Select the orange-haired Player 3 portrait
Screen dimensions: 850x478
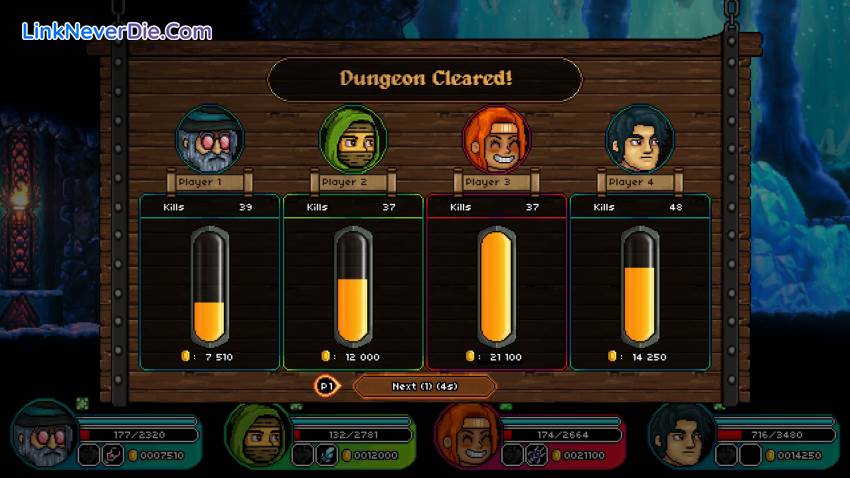(x=497, y=140)
